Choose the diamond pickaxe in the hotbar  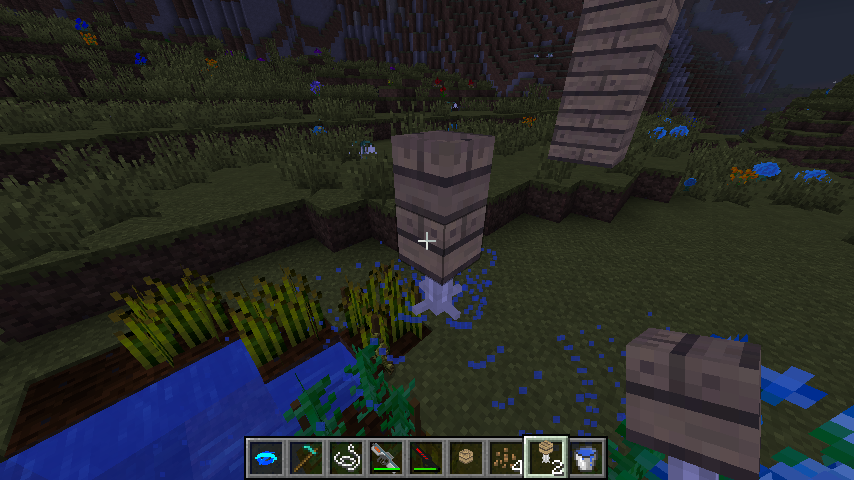[306, 457]
